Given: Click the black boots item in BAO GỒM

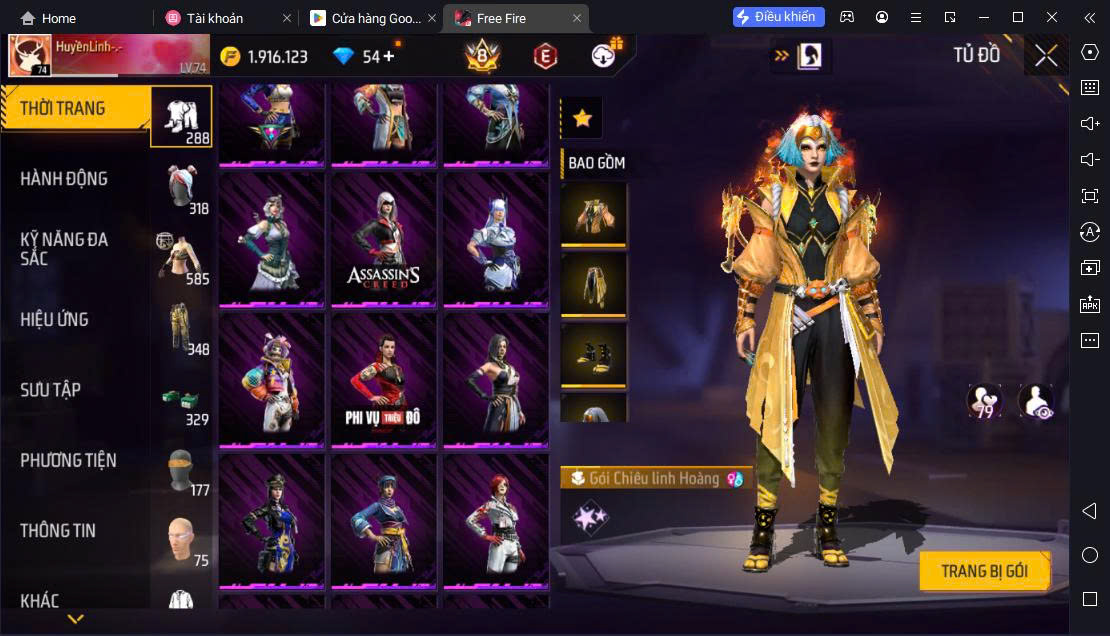Looking at the screenshot, I should [x=594, y=355].
